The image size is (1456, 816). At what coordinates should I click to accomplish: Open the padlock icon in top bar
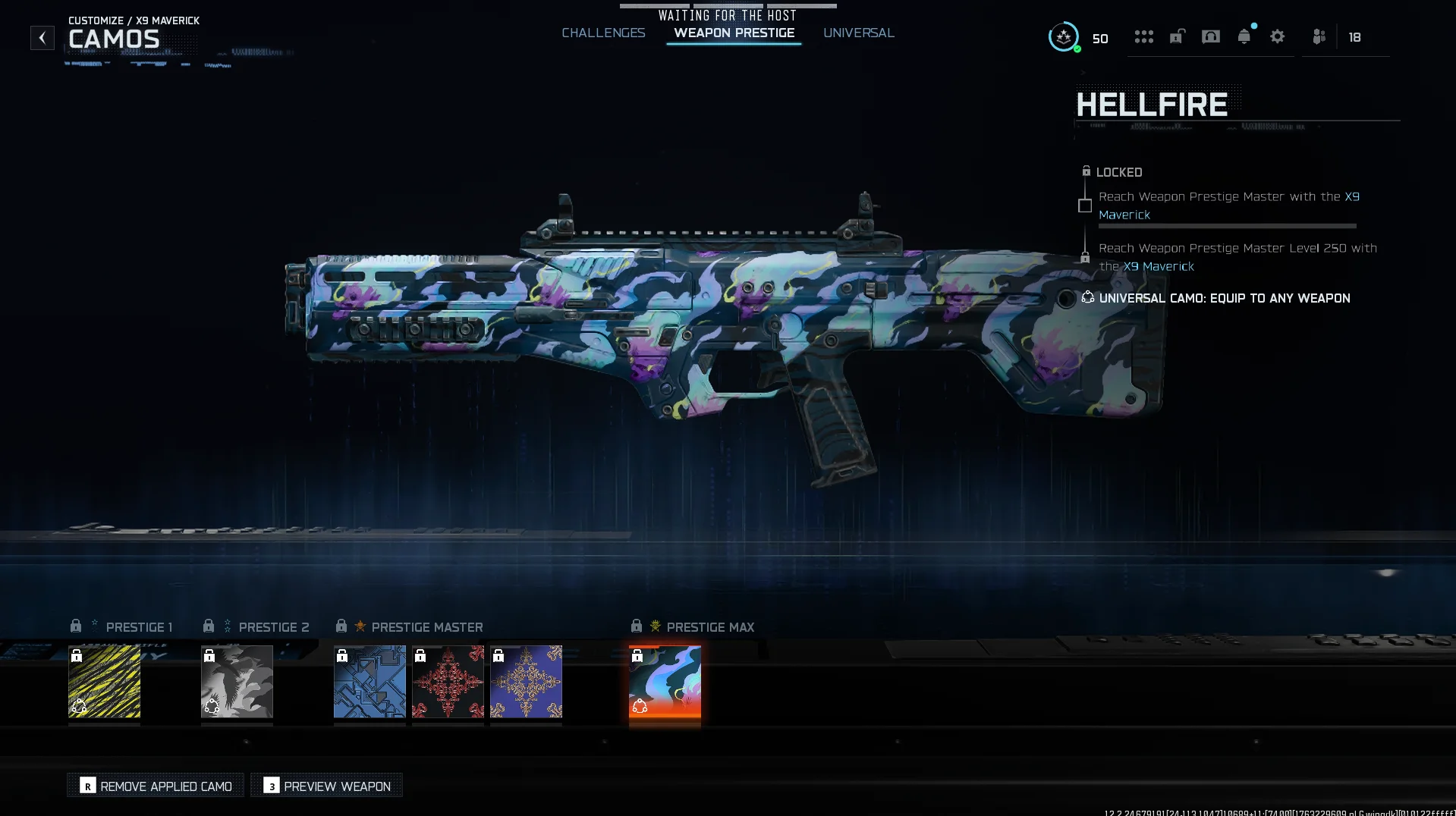pyautogui.click(x=1177, y=36)
